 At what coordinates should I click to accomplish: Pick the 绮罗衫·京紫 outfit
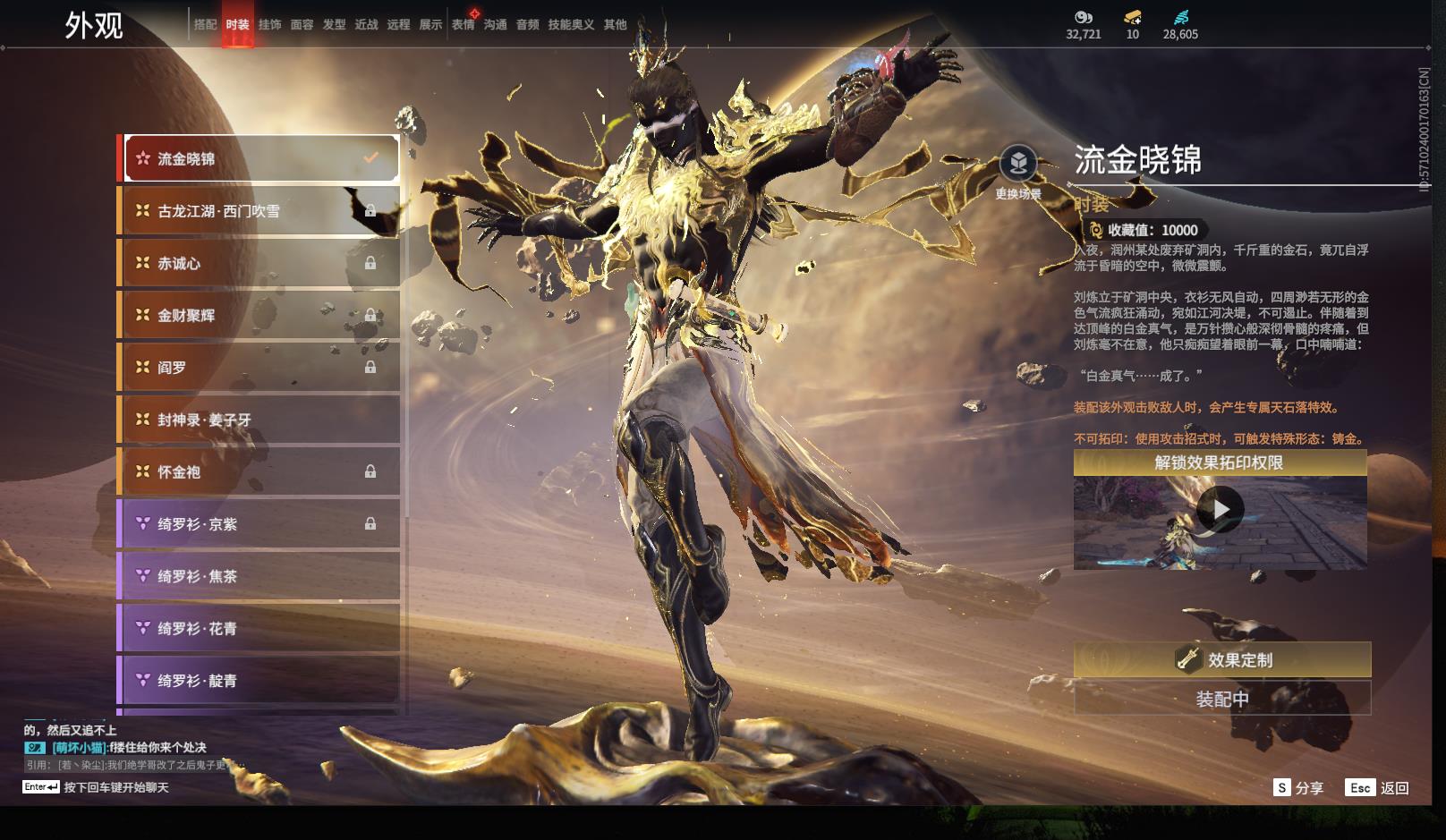point(259,524)
